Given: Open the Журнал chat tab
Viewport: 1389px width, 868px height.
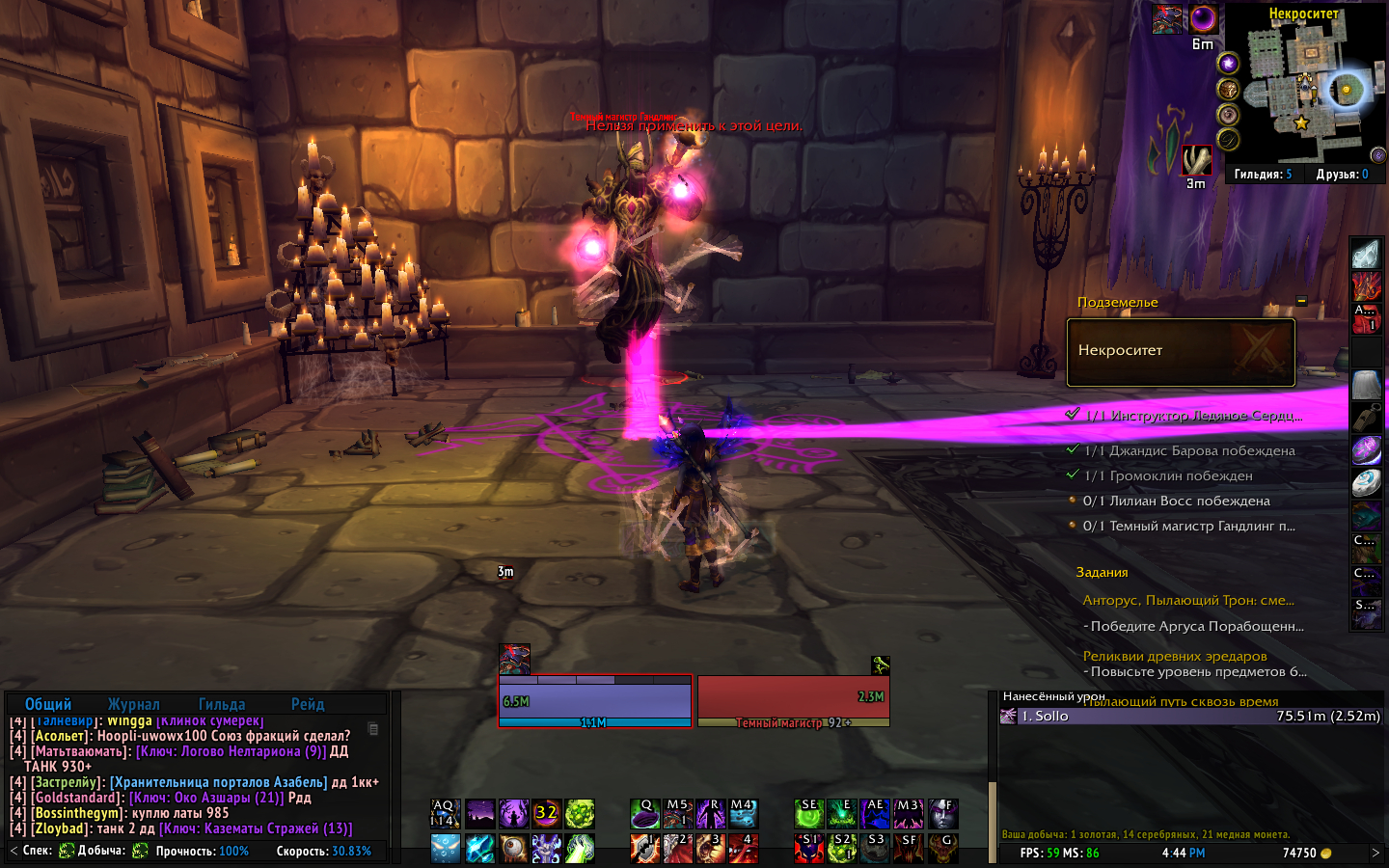Looking at the screenshot, I should click(x=133, y=704).
